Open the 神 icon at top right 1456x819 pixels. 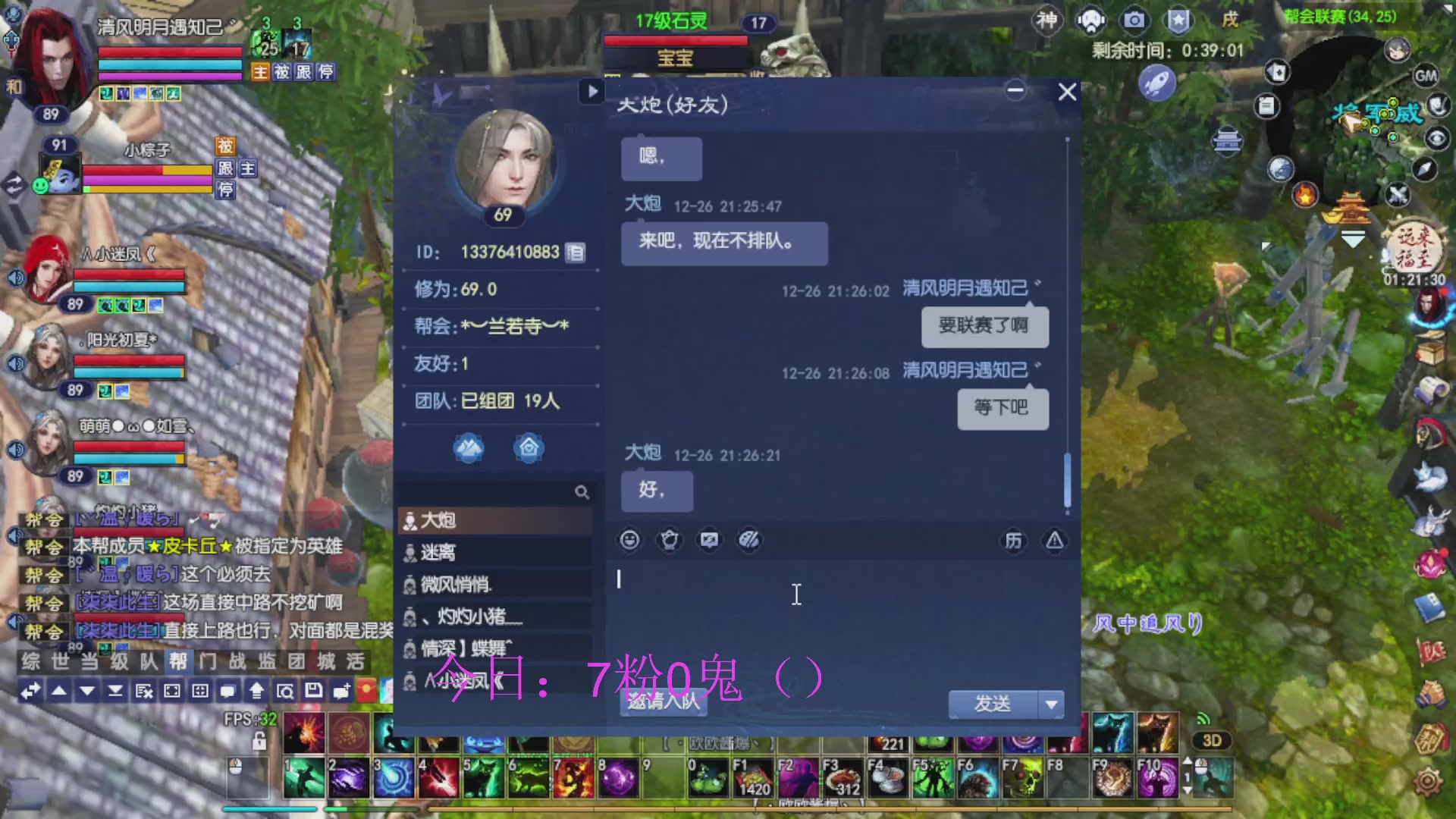tap(1047, 20)
